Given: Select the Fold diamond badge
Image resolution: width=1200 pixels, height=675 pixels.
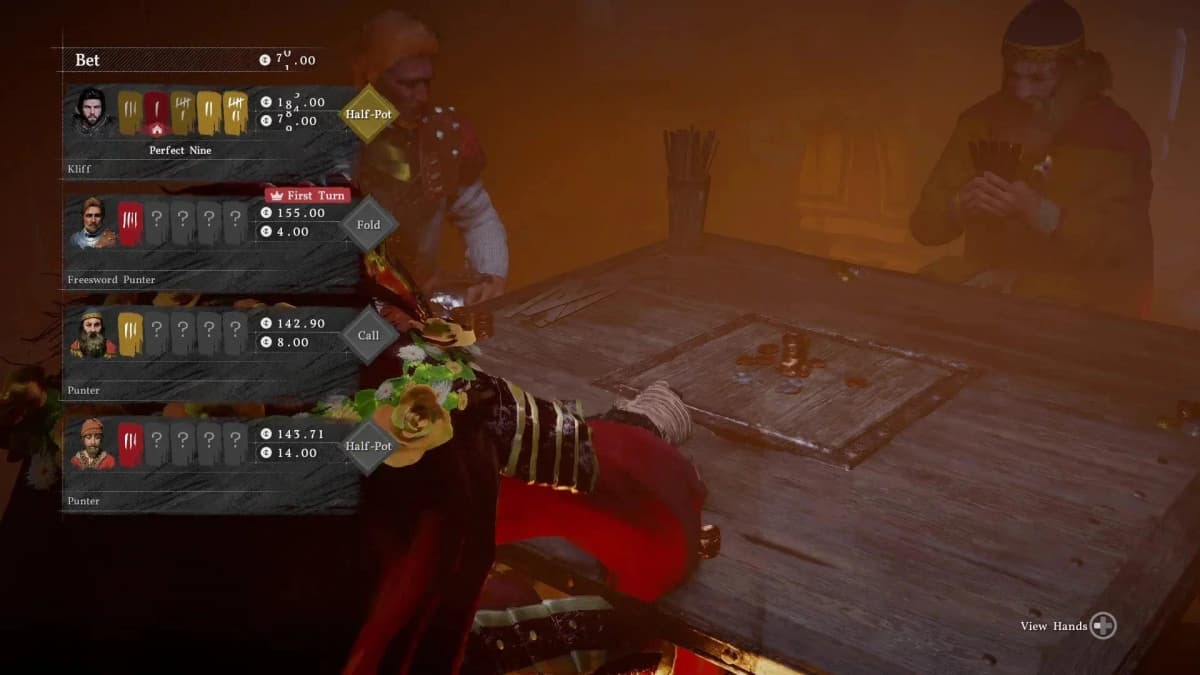Looking at the screenshot, I should (368, 225).
